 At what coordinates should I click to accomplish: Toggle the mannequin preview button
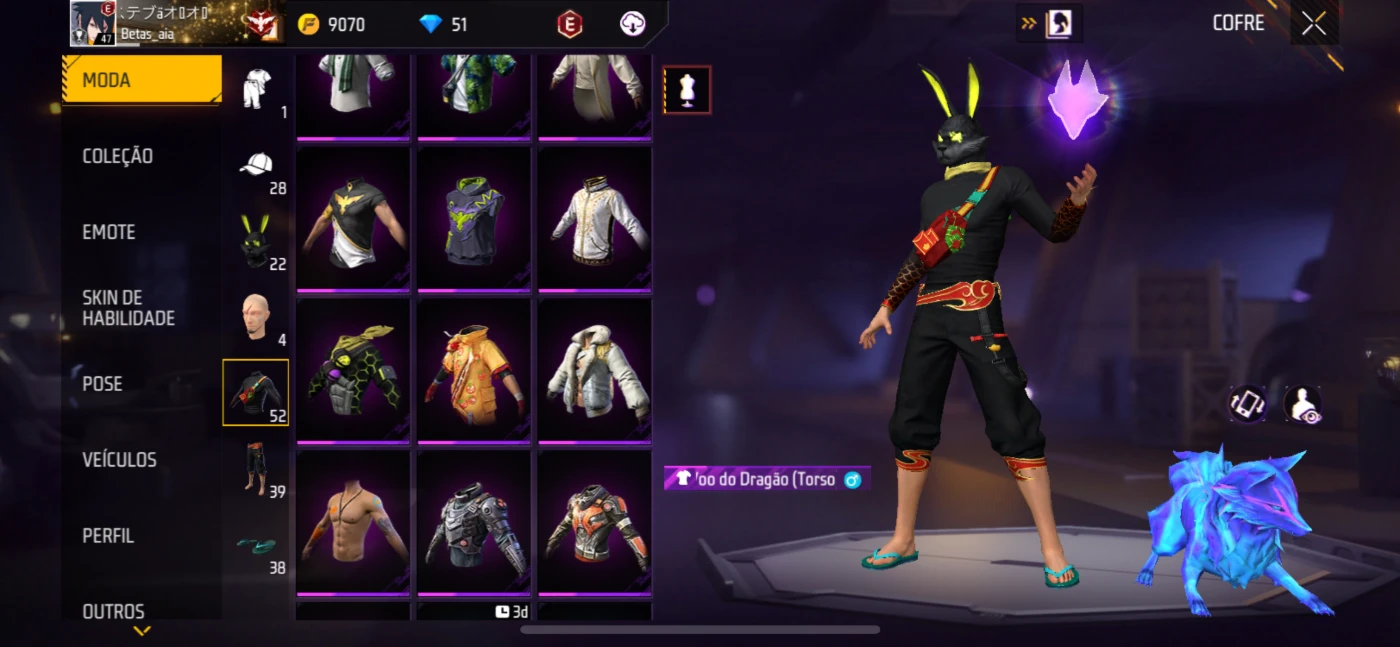pos(687,90)
